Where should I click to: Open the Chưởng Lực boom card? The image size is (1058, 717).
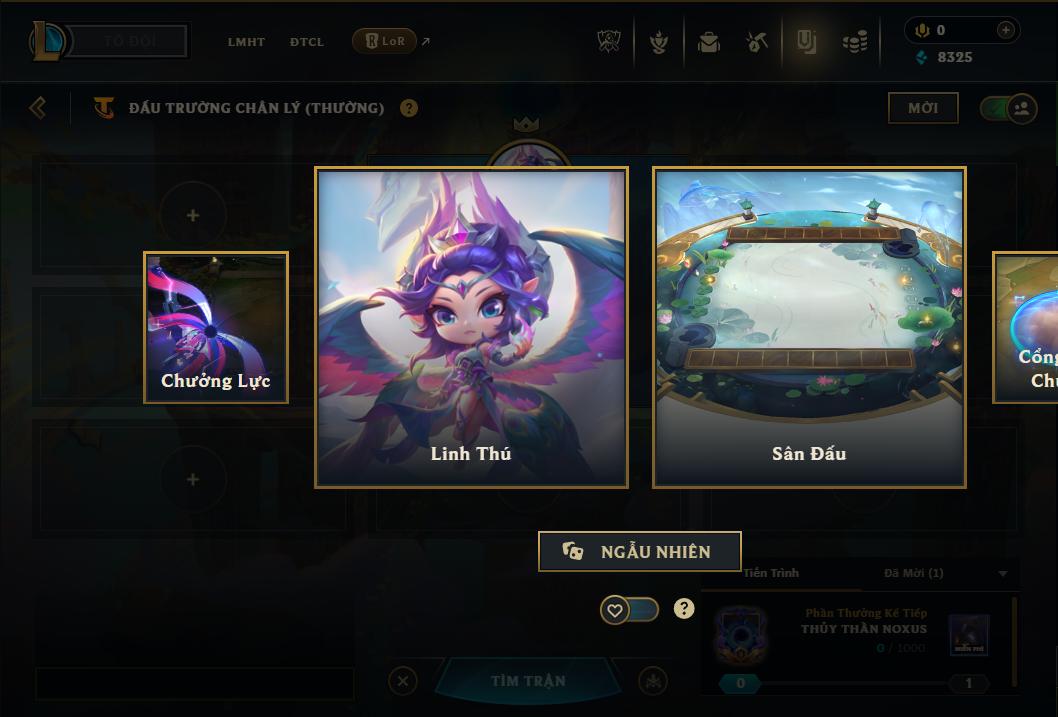(216, 327)
